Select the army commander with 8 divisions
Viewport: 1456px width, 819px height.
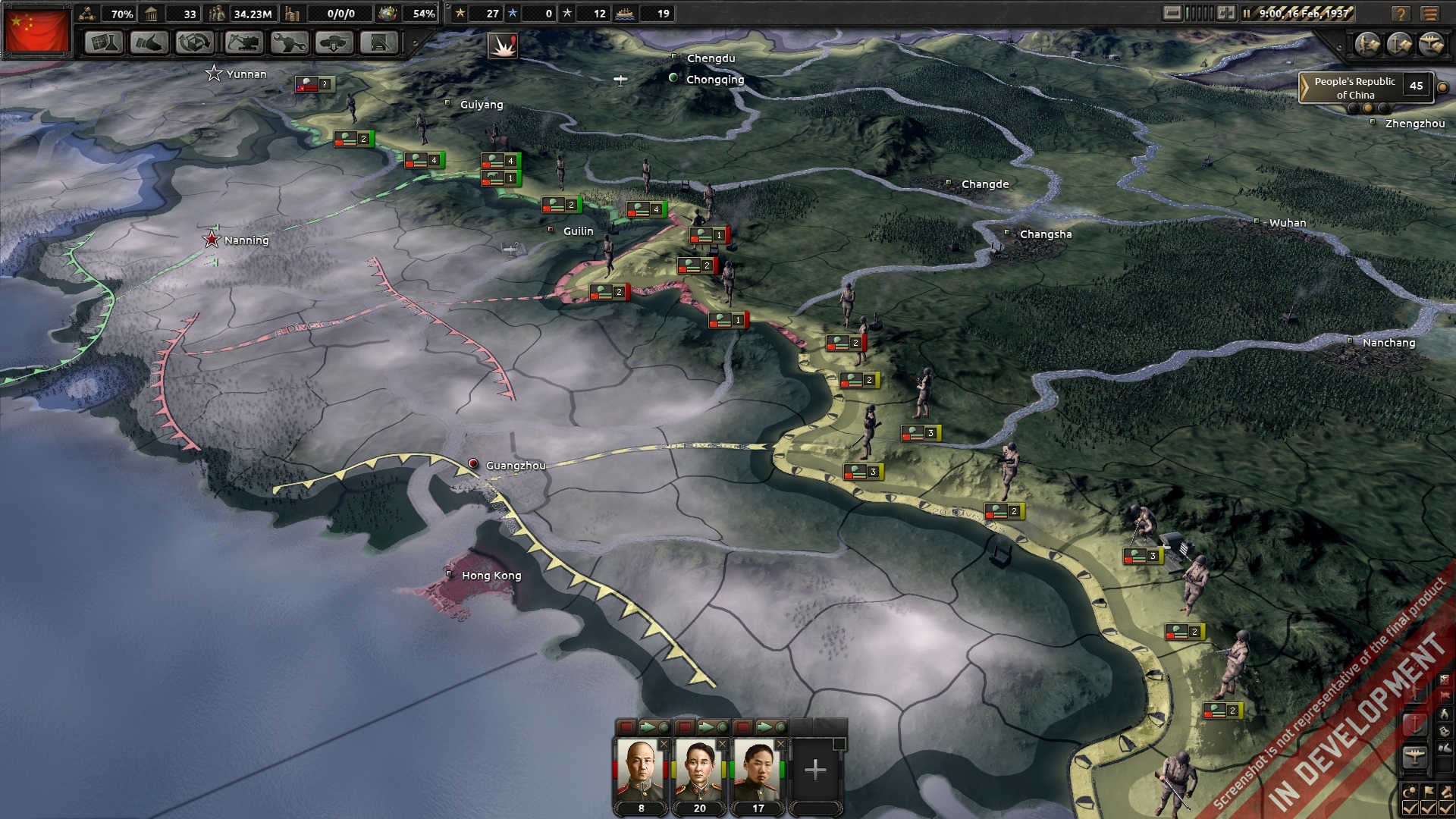tap(641, 770)
